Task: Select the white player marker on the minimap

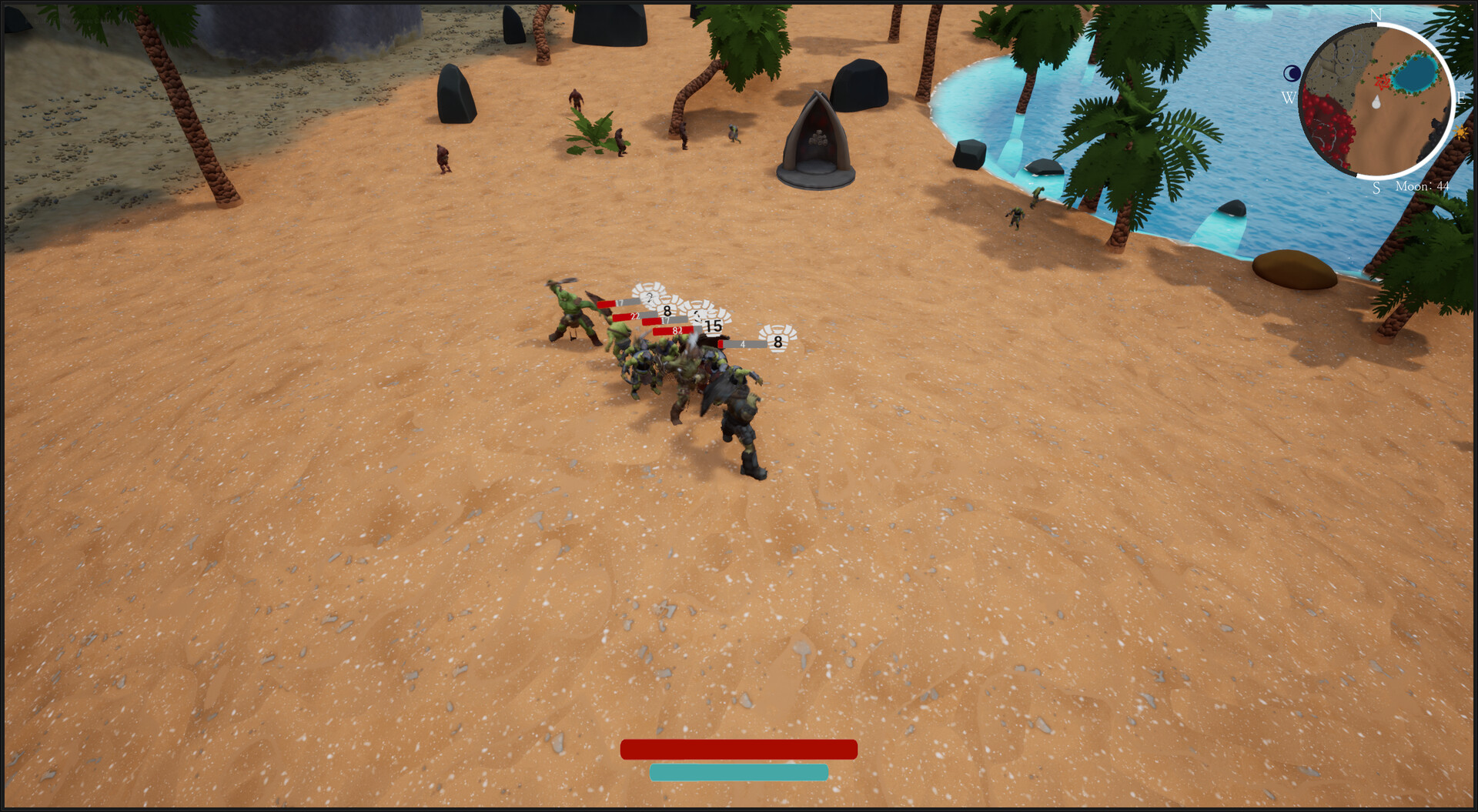Action: click(x=1376, y=102)
